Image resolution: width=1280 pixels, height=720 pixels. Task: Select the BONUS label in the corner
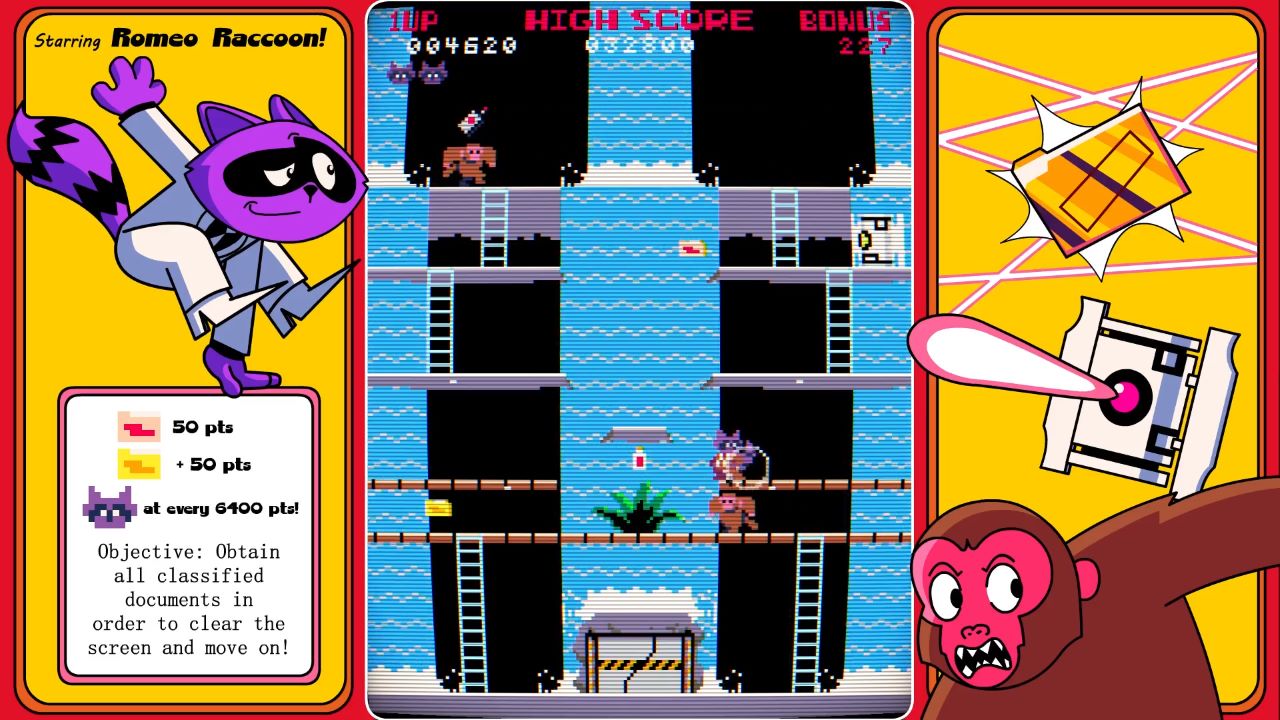[x=847, y=18]
